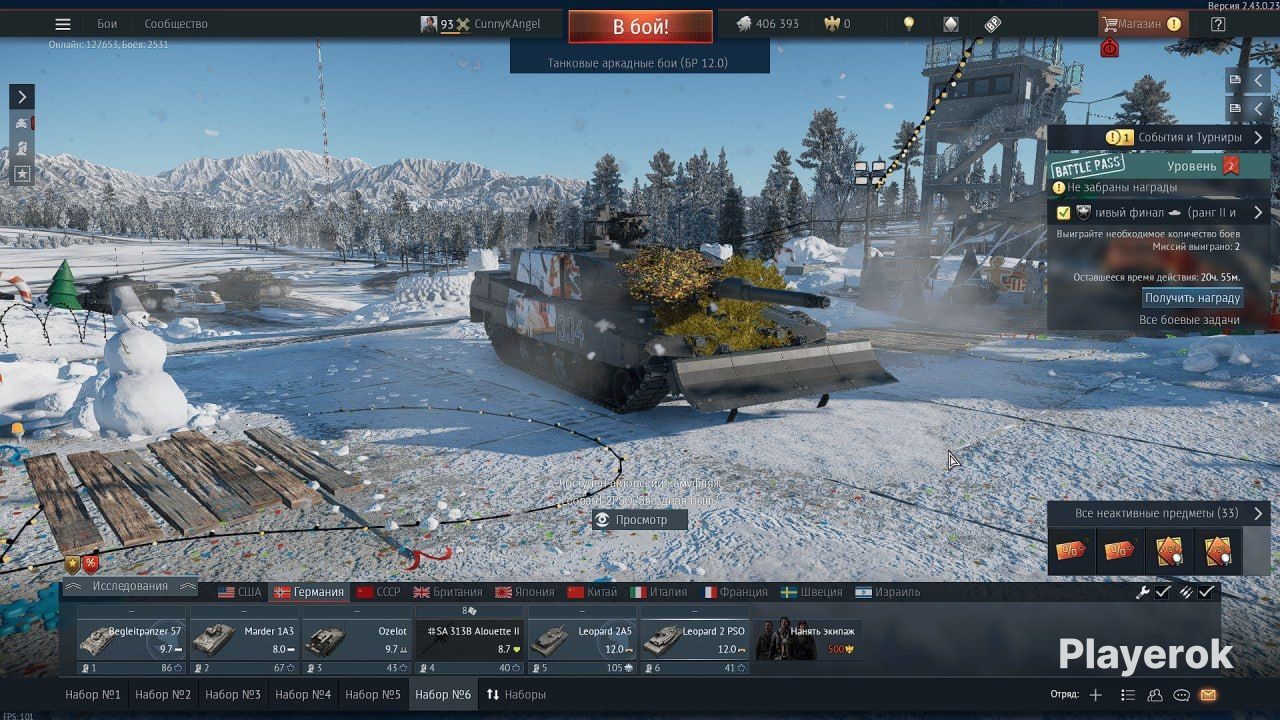Screen dimensions: 1280x720
Task: Open the Исследования research panel
Action: pyautogui.click(x=130, y=586)
